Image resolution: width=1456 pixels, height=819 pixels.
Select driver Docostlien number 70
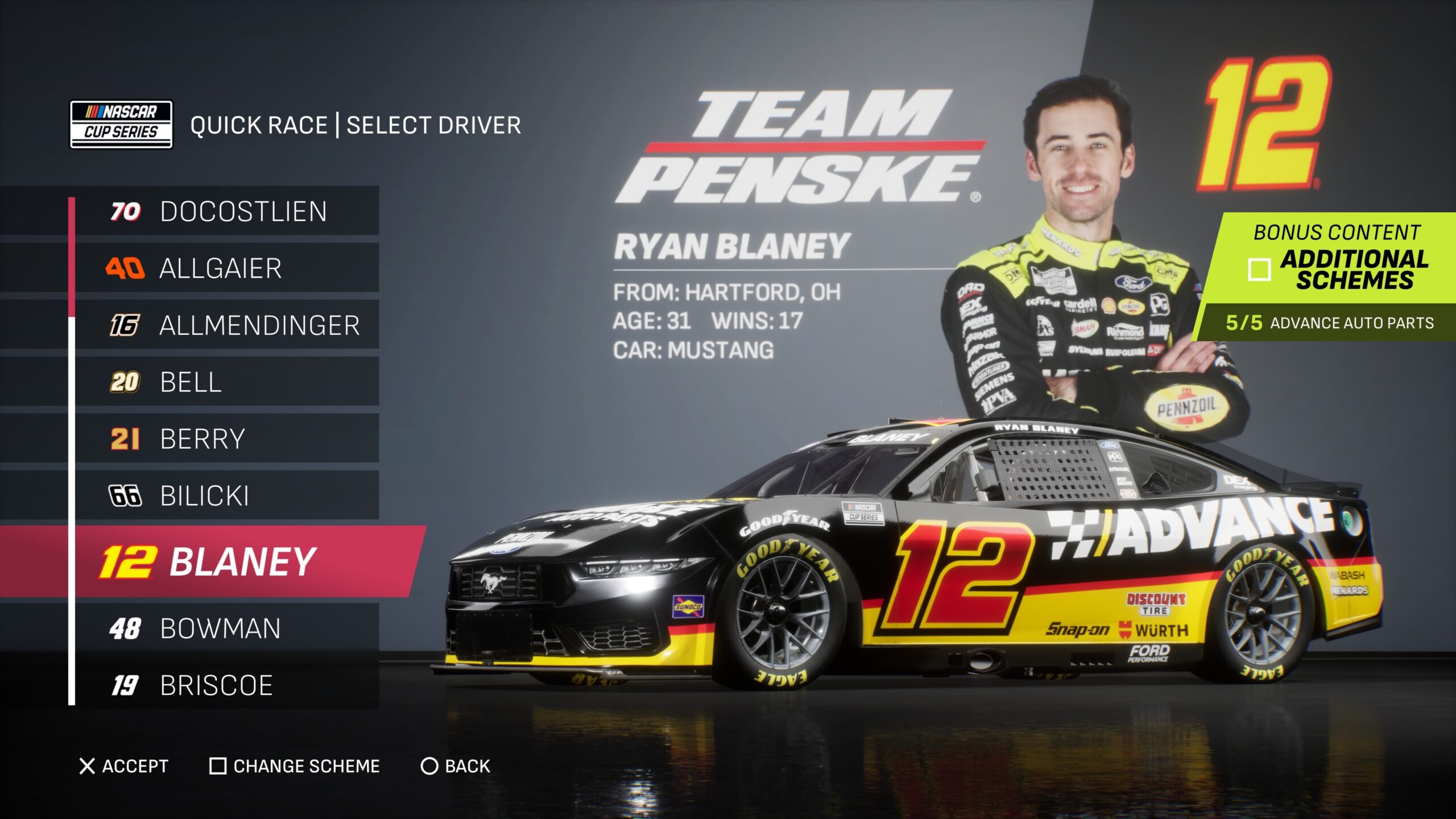click(226, 211)
